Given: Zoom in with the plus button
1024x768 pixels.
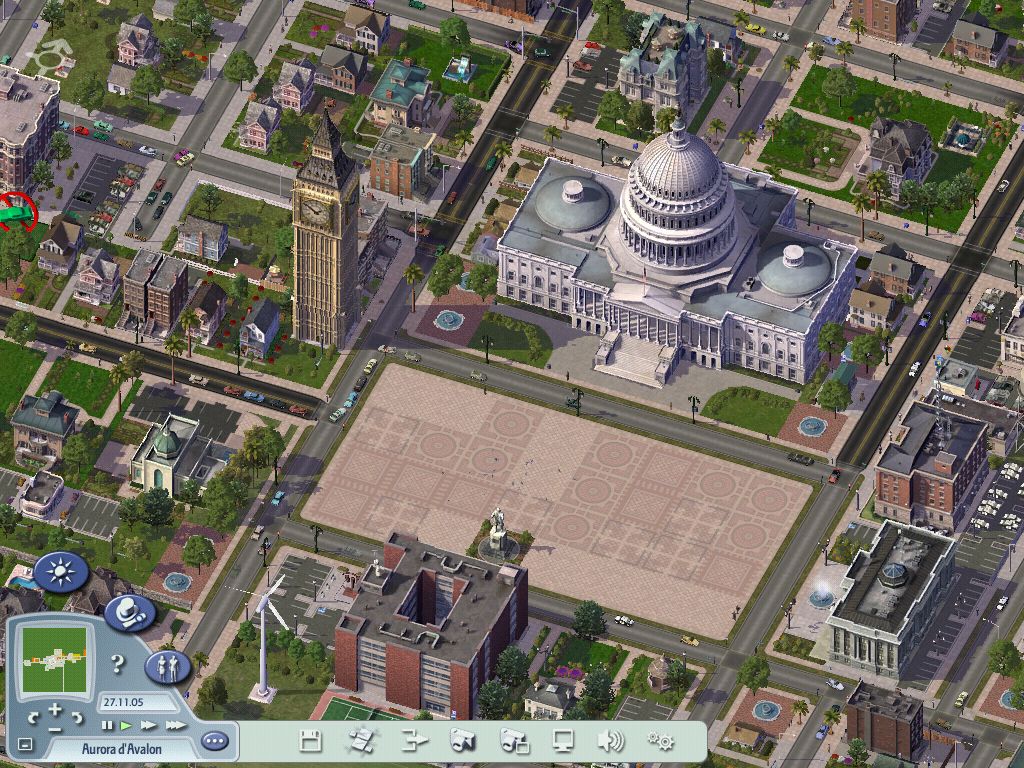Looking at the screenshot, I should click(55, 711).
